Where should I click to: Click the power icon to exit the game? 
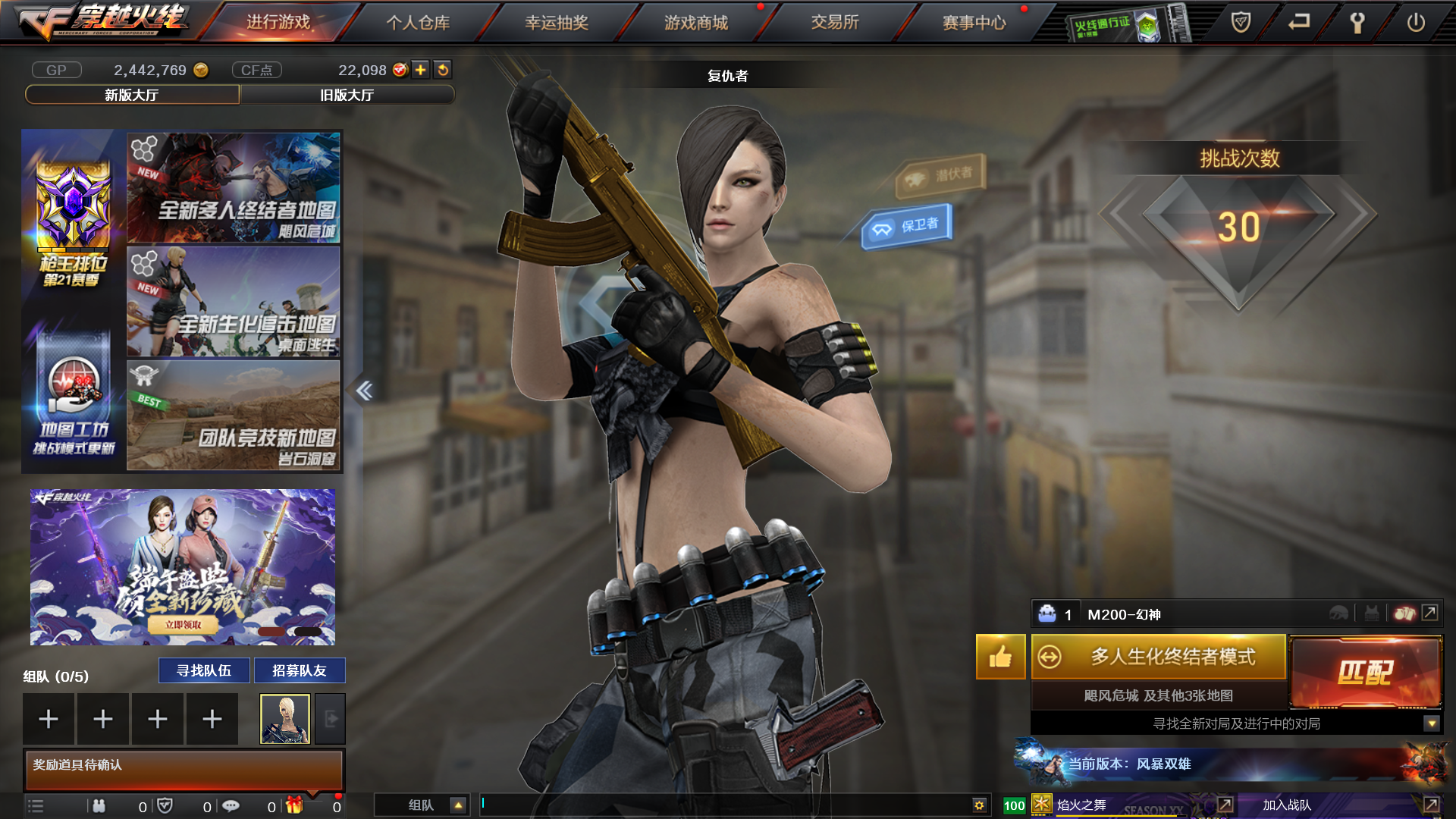tap(1416, 23)
